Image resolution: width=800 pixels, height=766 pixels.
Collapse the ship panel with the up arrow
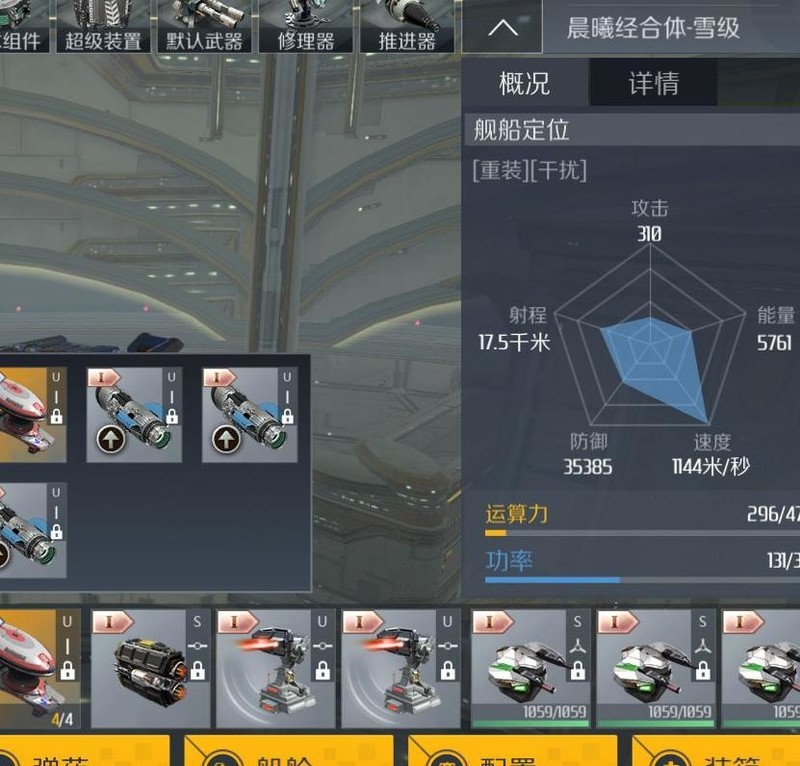pyautogui.click(x=502, y=27)
